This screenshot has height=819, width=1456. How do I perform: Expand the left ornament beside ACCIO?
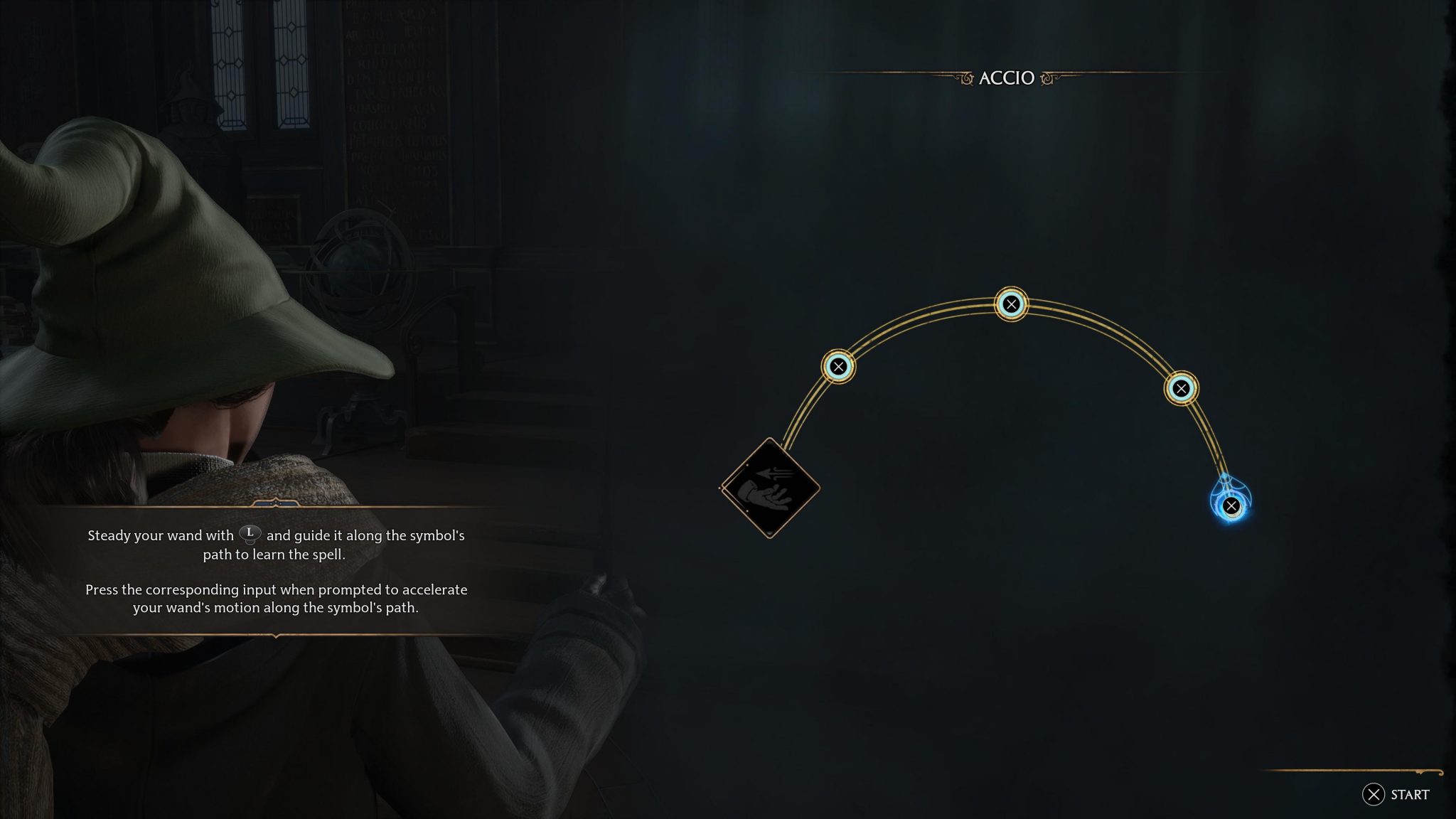click(x=965, y=78)
